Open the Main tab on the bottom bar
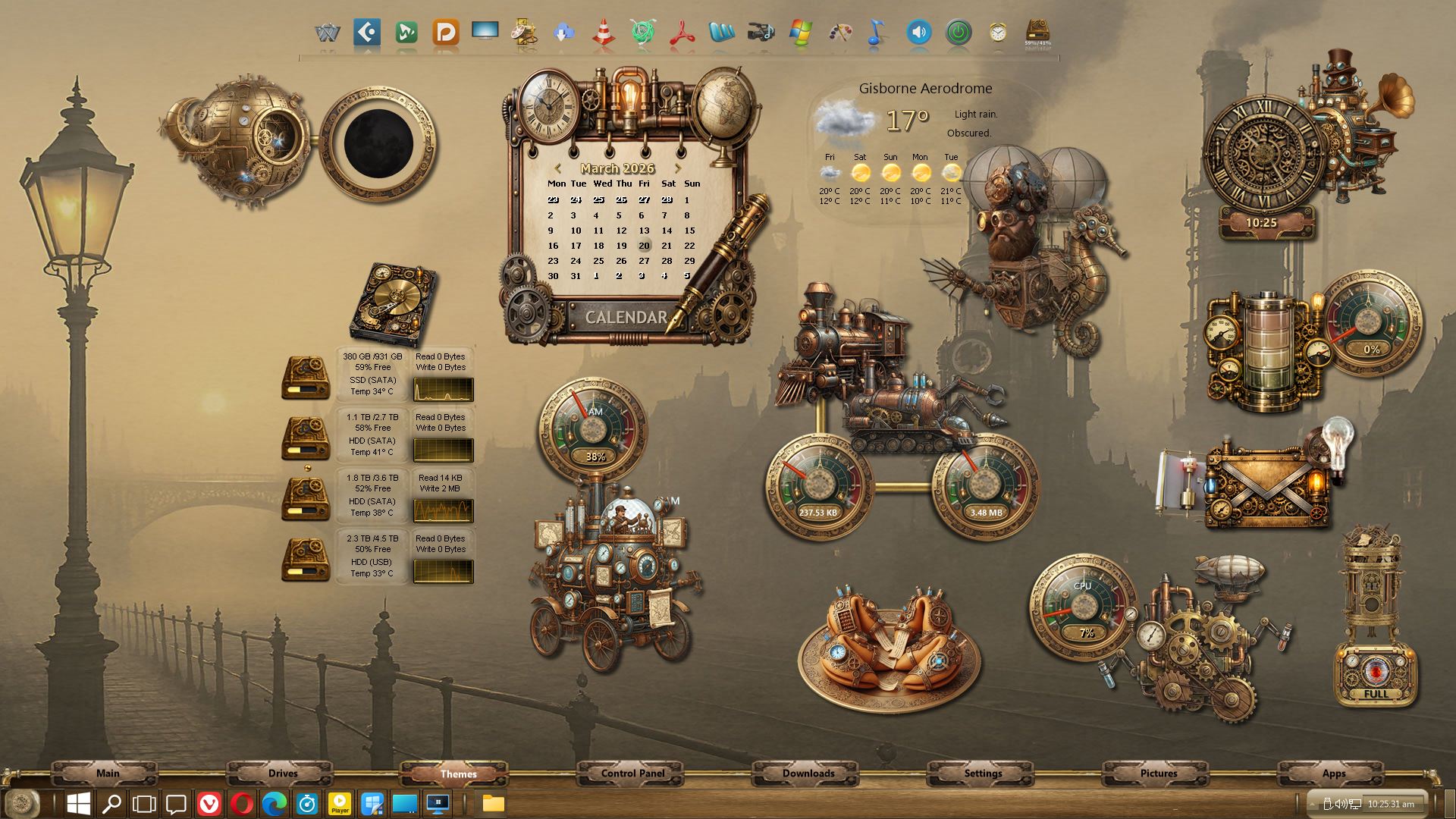The image size is (1456, 819). click(x=108, y=773)
